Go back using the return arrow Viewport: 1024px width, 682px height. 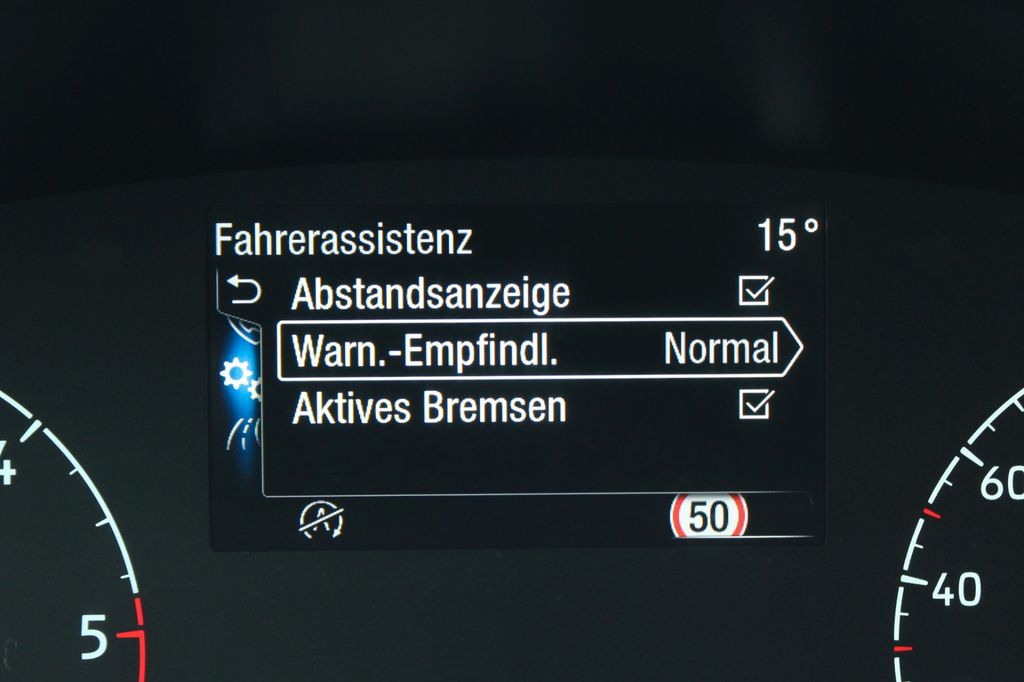[x=243, y=292]
